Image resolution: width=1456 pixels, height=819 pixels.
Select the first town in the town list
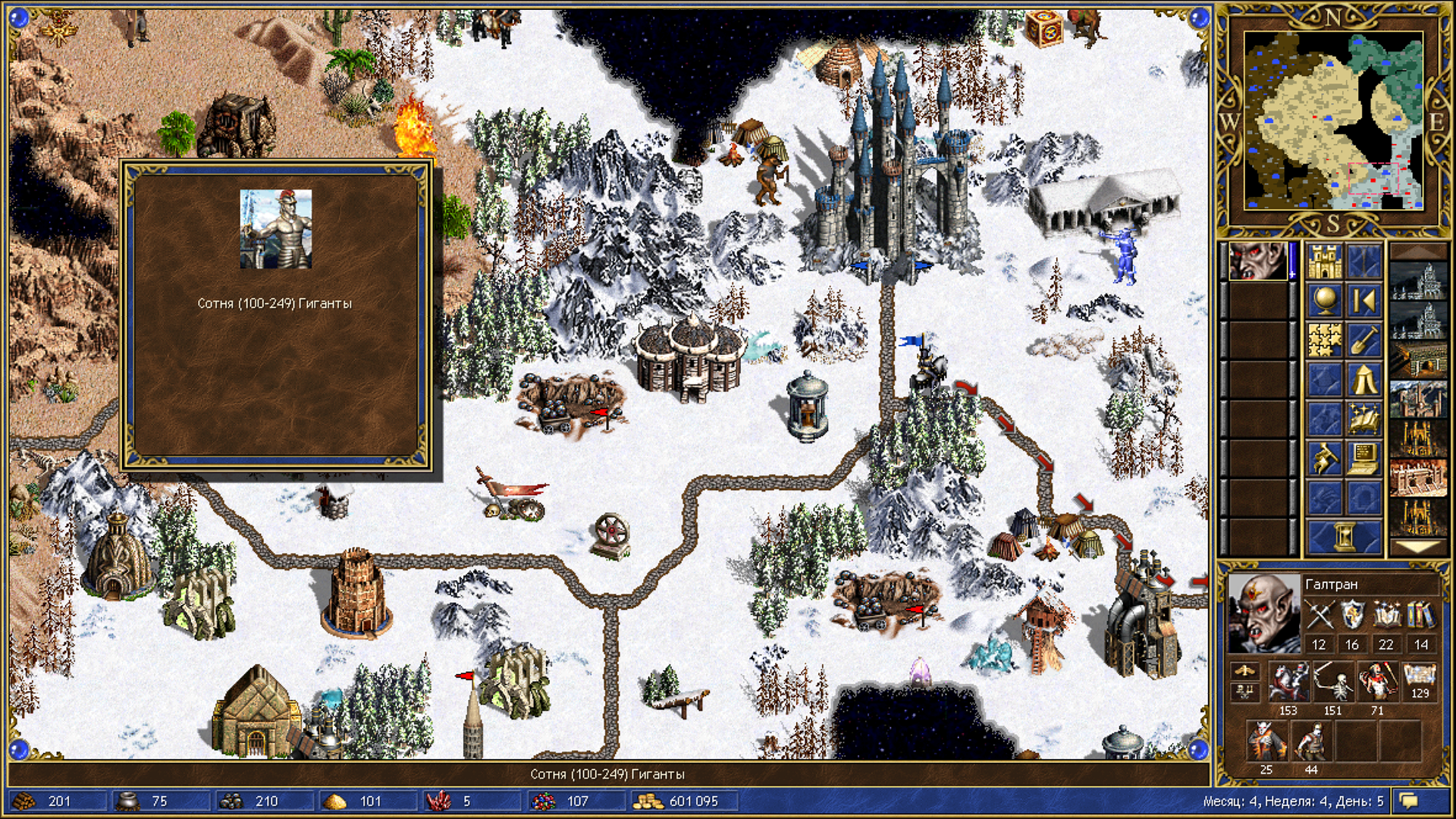[x=1418, y=282]
